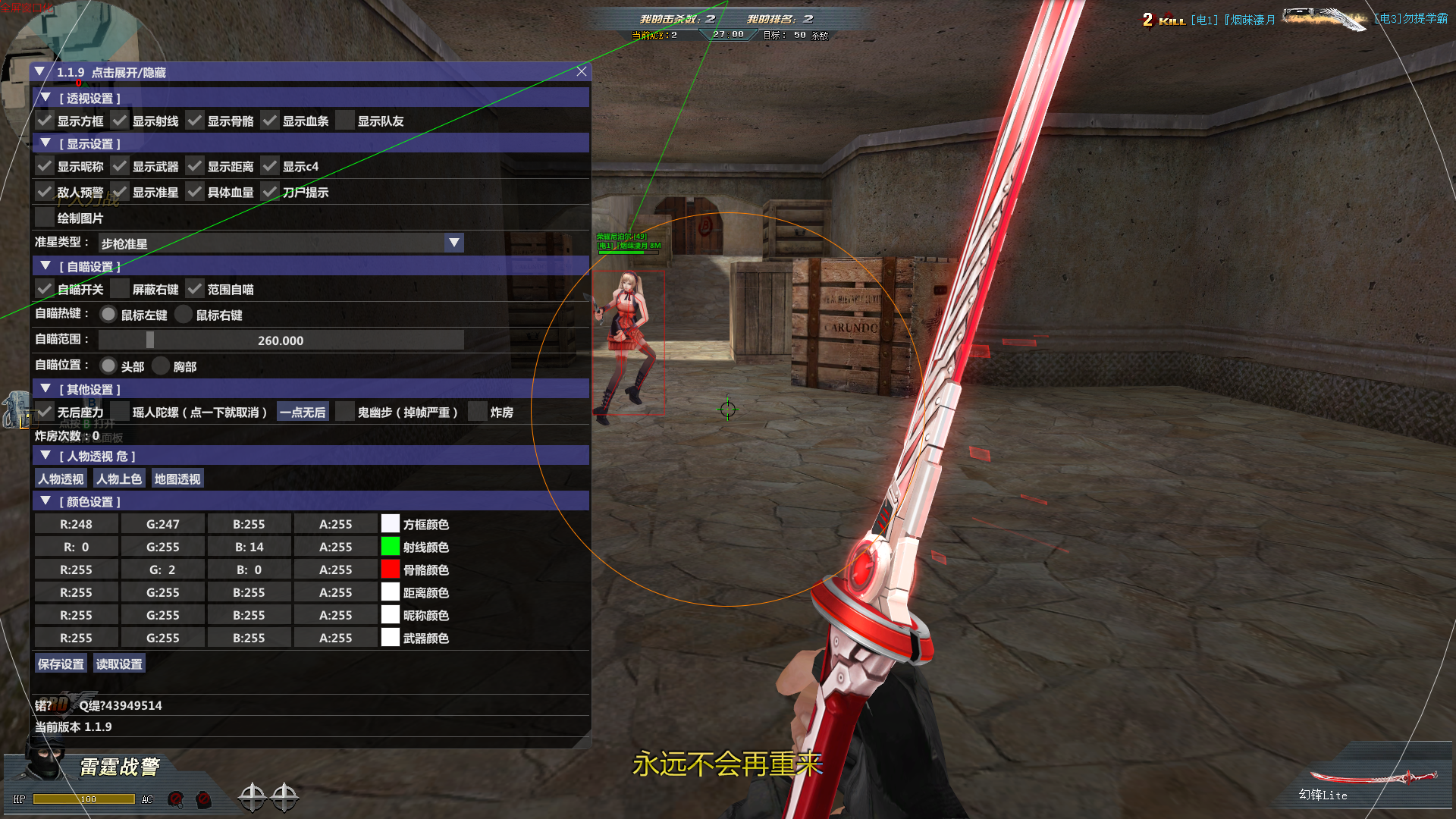Save settings with the 保存设置 button
Viewport: 1456px width, 819px height.
coord(61,664)
